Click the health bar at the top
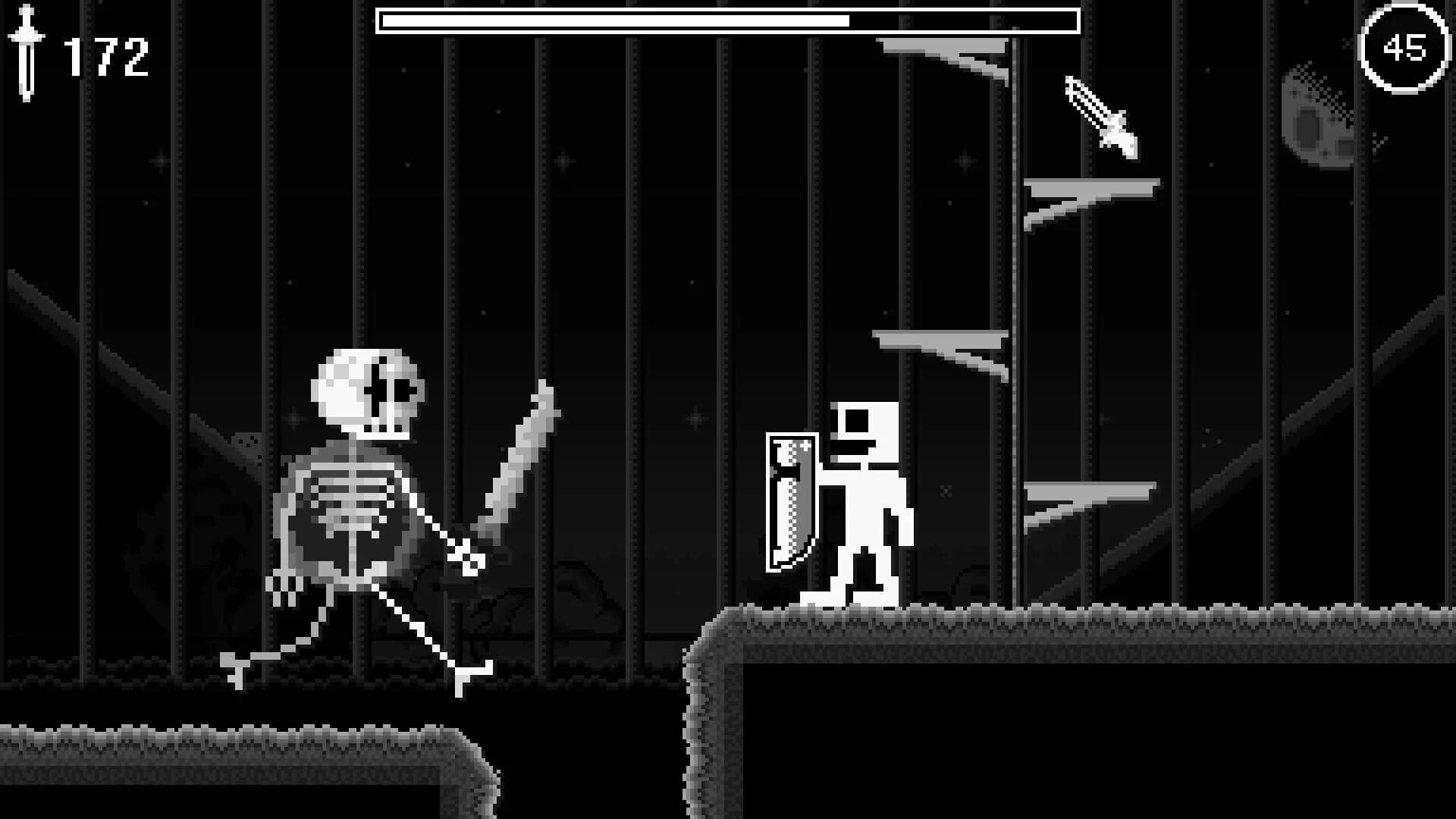 (x=728, y=20)
